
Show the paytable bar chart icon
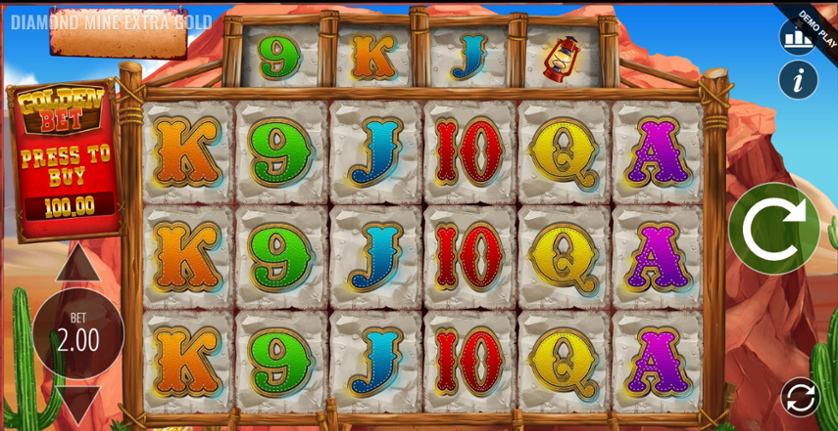[798, 37]
